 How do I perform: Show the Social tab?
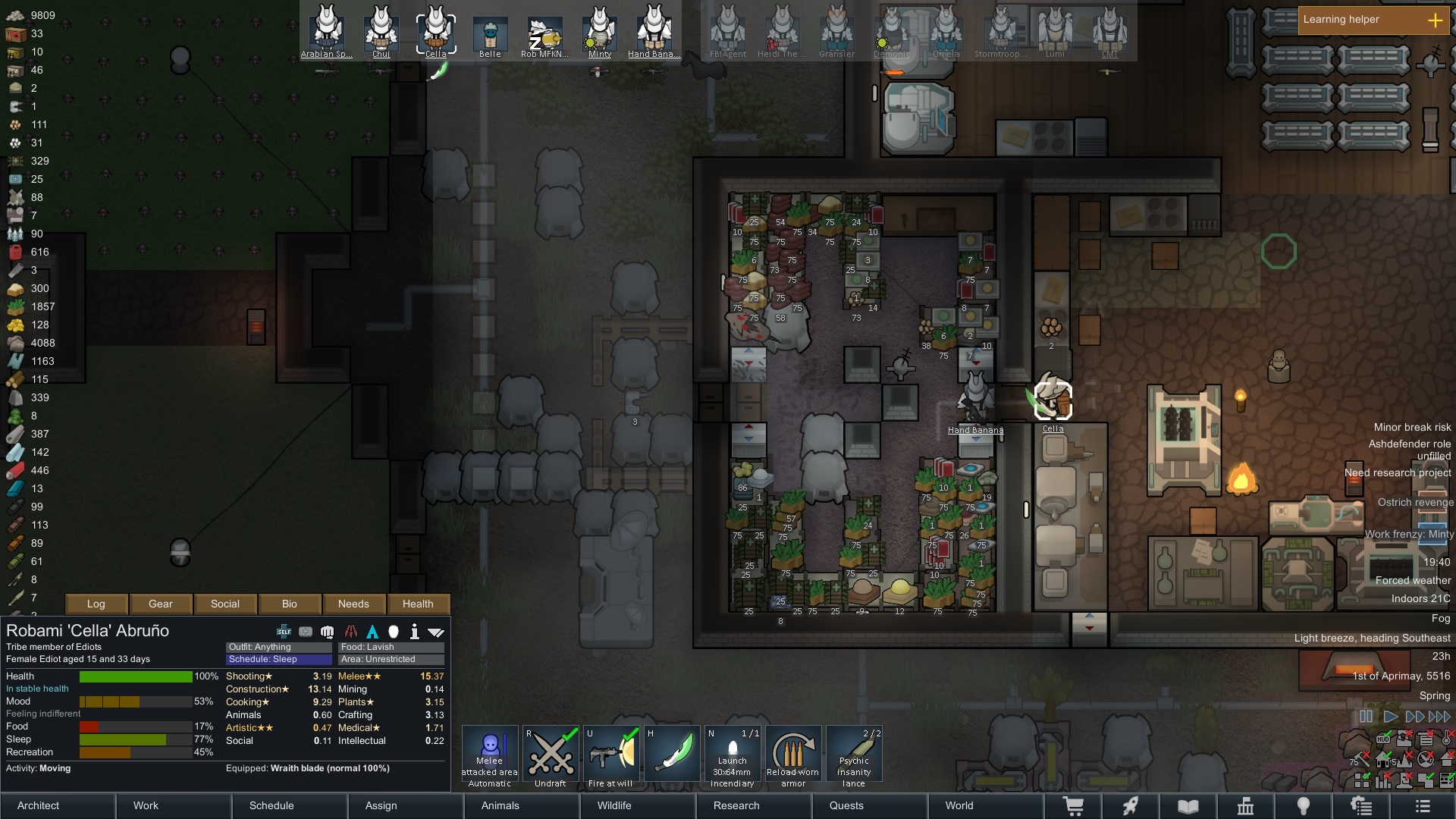pos(225,604)
